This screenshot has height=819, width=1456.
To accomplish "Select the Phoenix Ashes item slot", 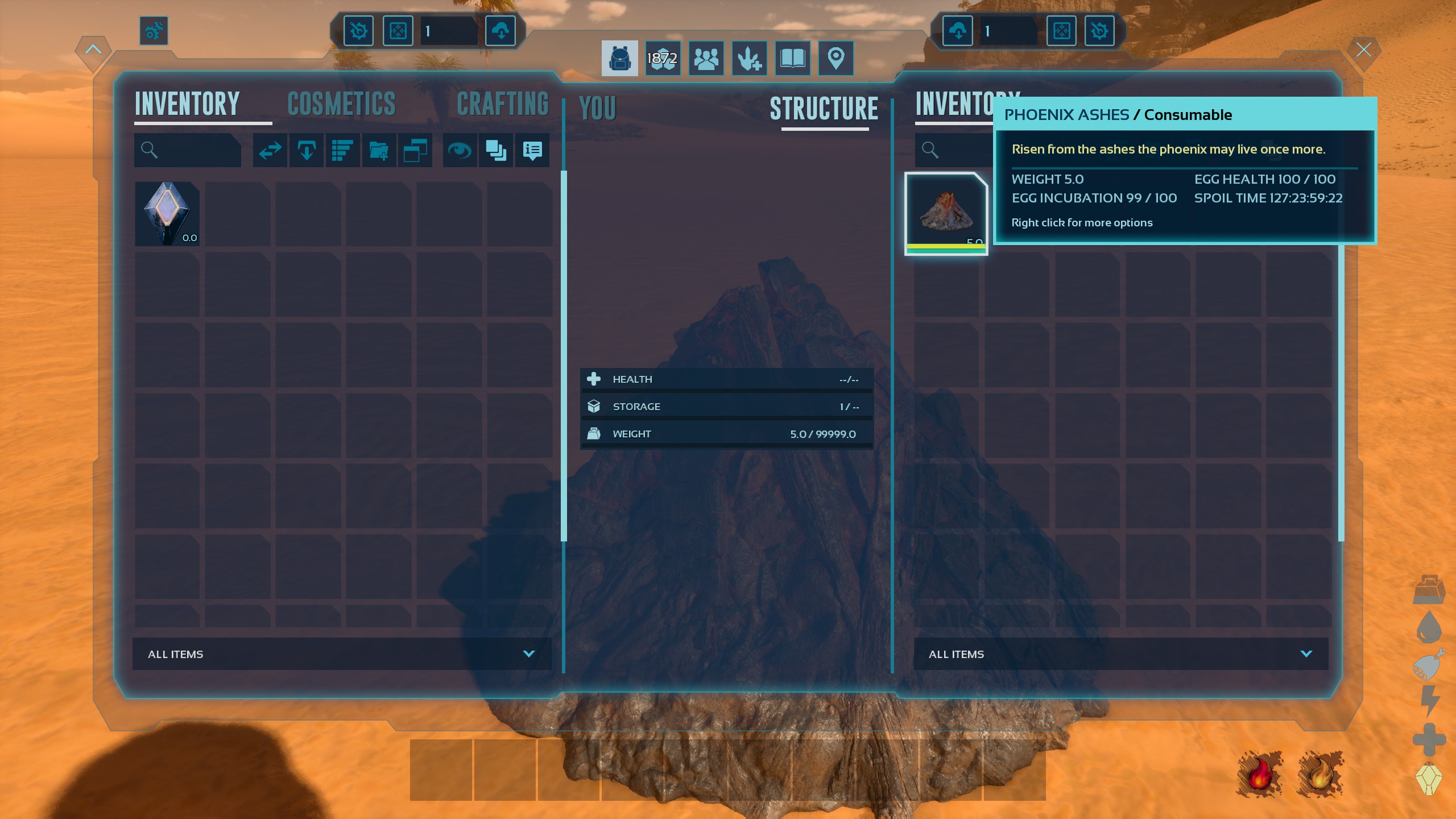I will coord(945,214).
